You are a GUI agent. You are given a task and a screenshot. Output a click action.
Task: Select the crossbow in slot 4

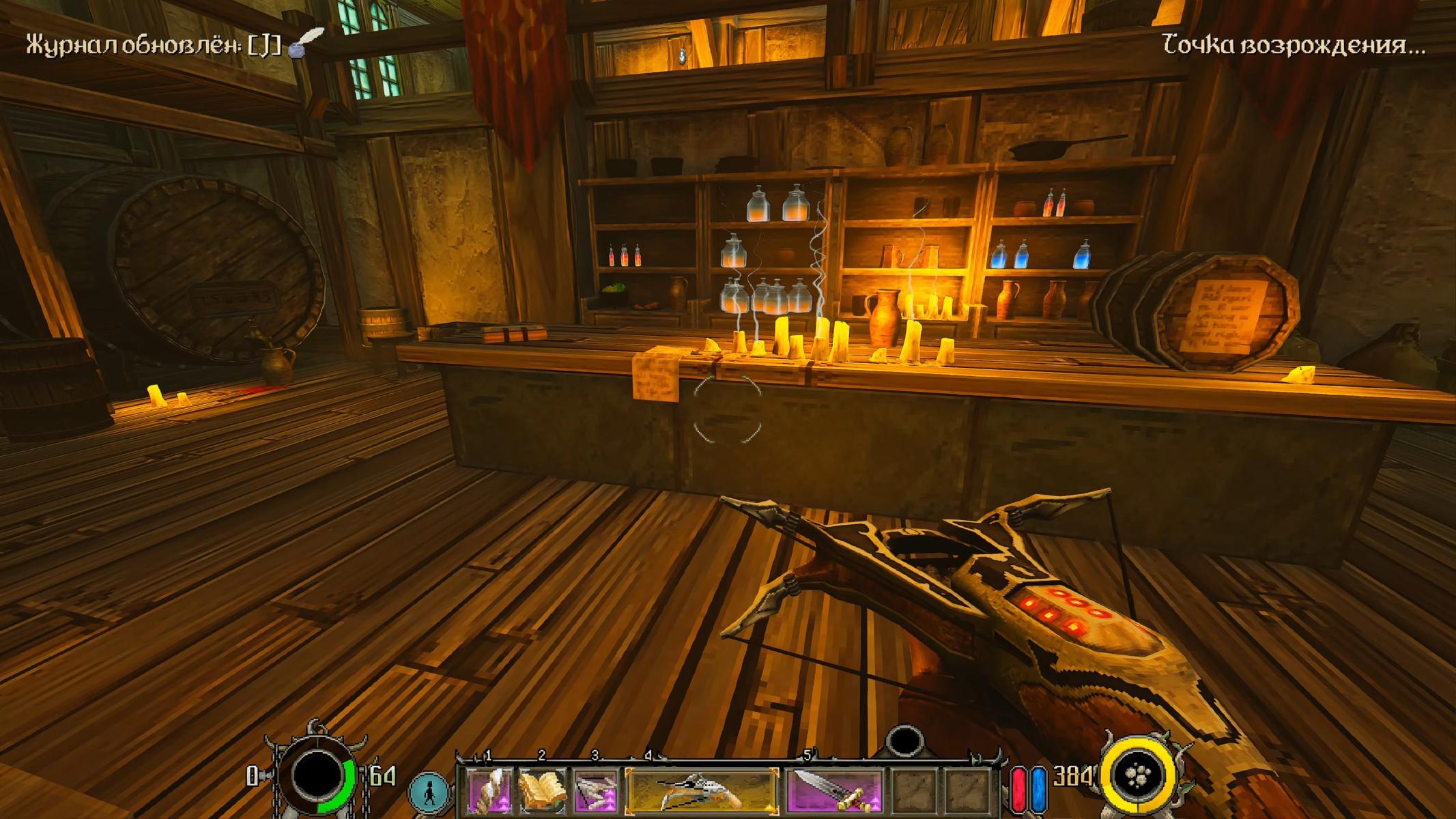click(x=702, y=790)
